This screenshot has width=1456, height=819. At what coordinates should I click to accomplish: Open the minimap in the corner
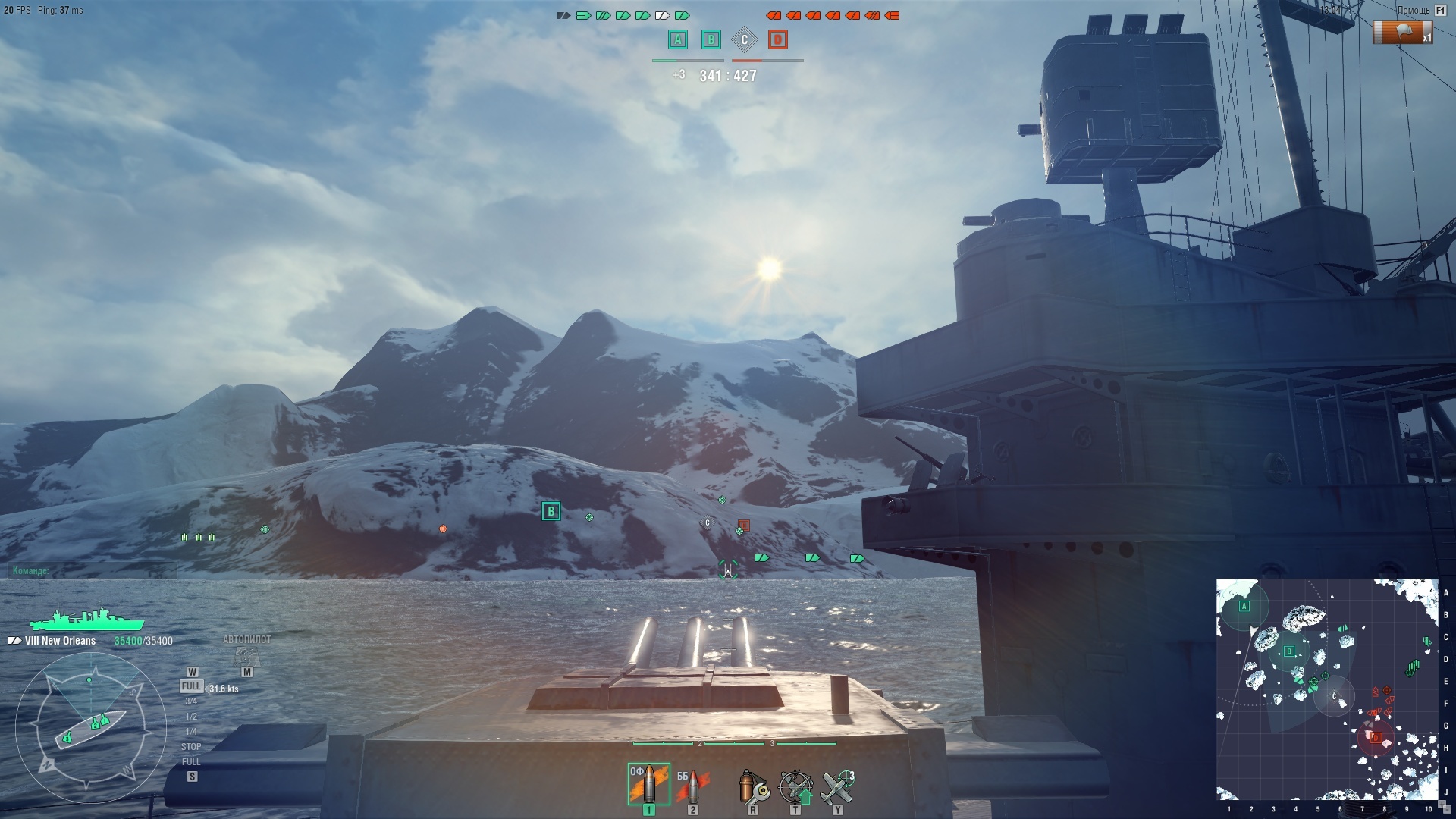click(x=1327, y=689)
